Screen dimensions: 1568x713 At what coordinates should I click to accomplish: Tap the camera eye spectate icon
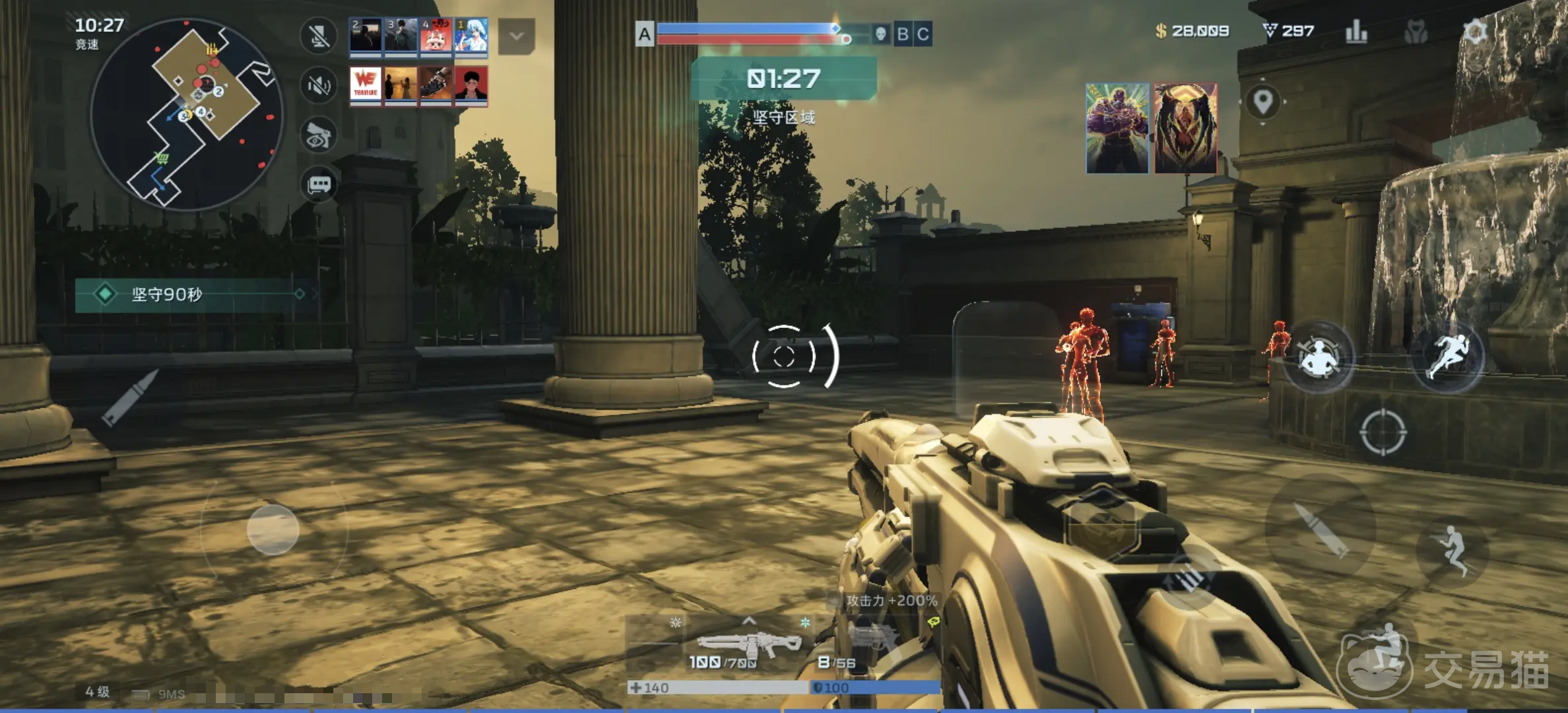coord(319,135)
